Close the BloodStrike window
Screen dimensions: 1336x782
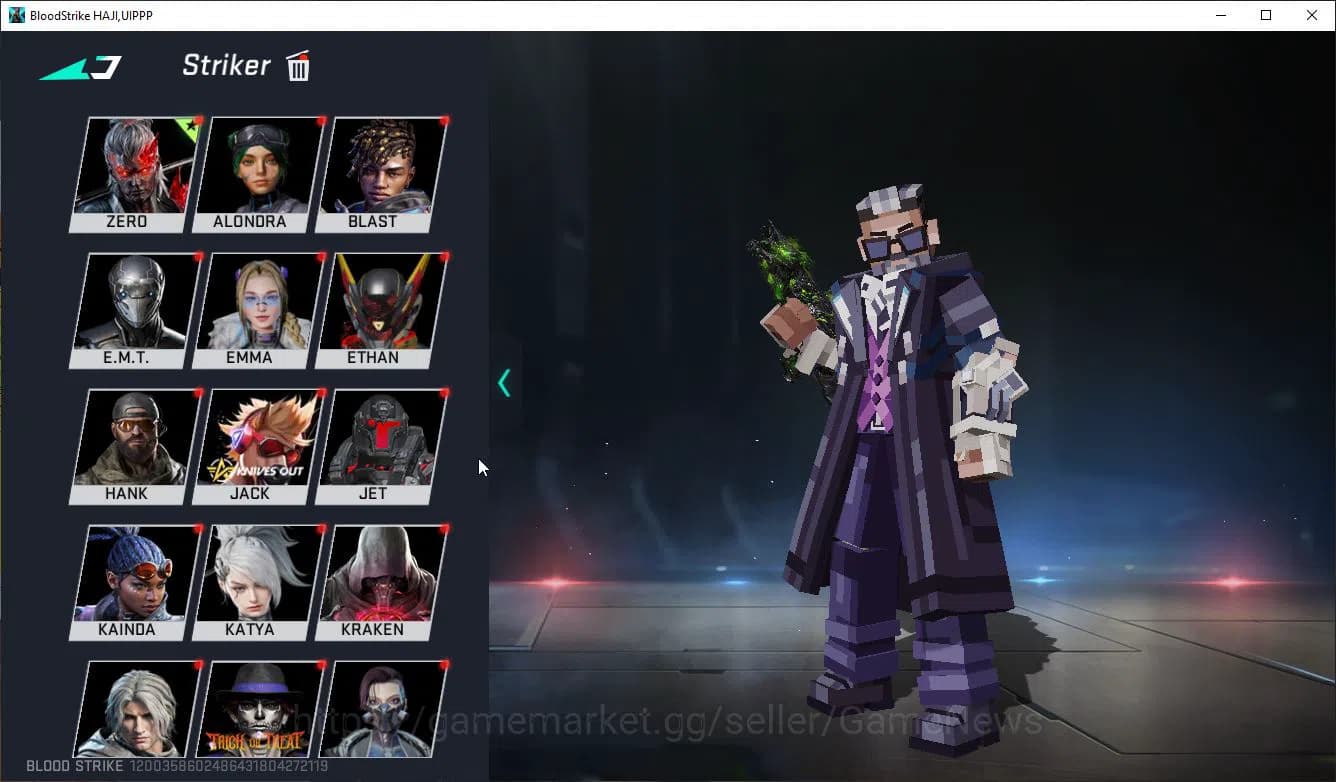(1312, 15)
